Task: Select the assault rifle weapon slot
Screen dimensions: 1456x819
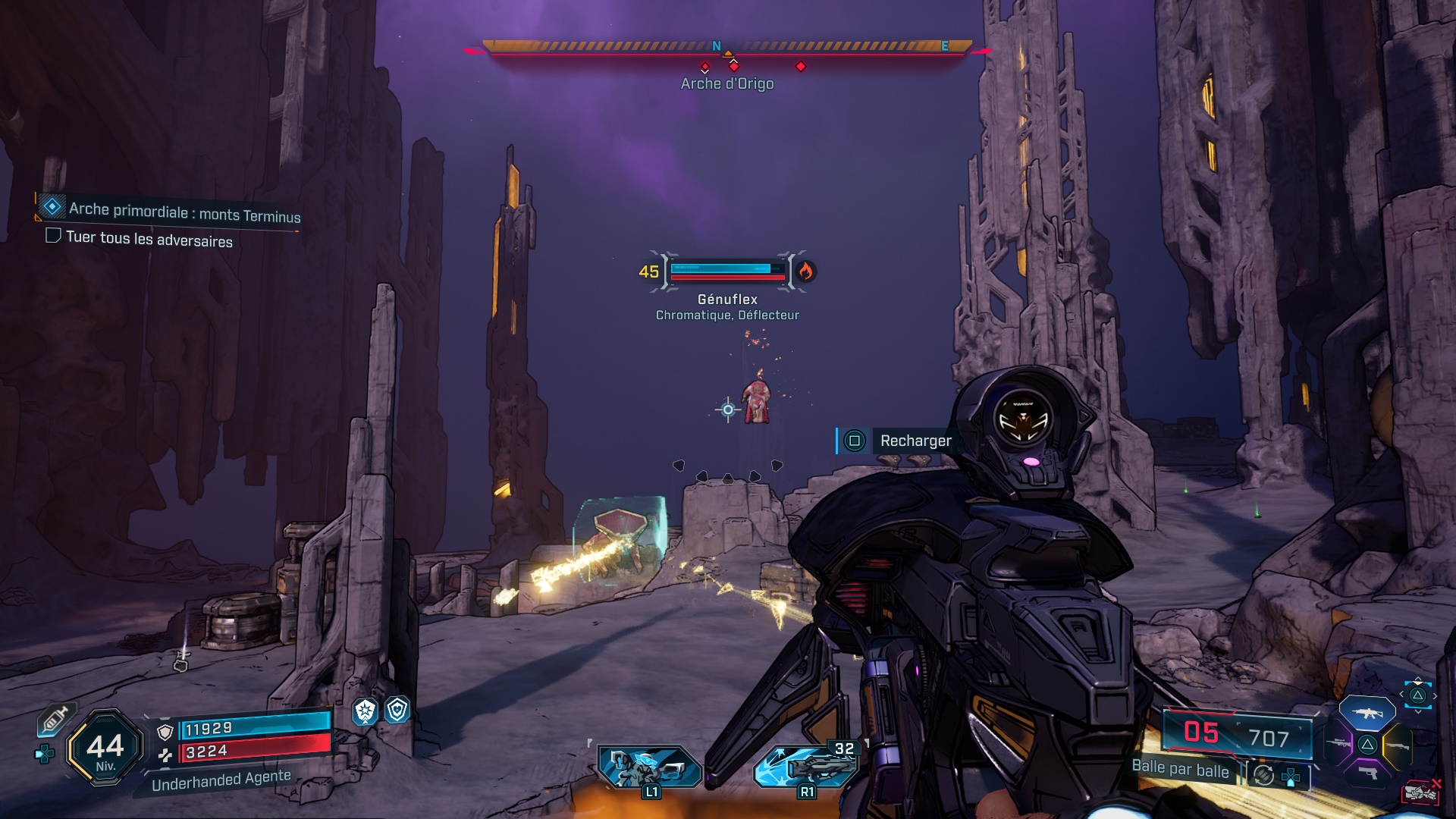Action: tap(1367, 713)
